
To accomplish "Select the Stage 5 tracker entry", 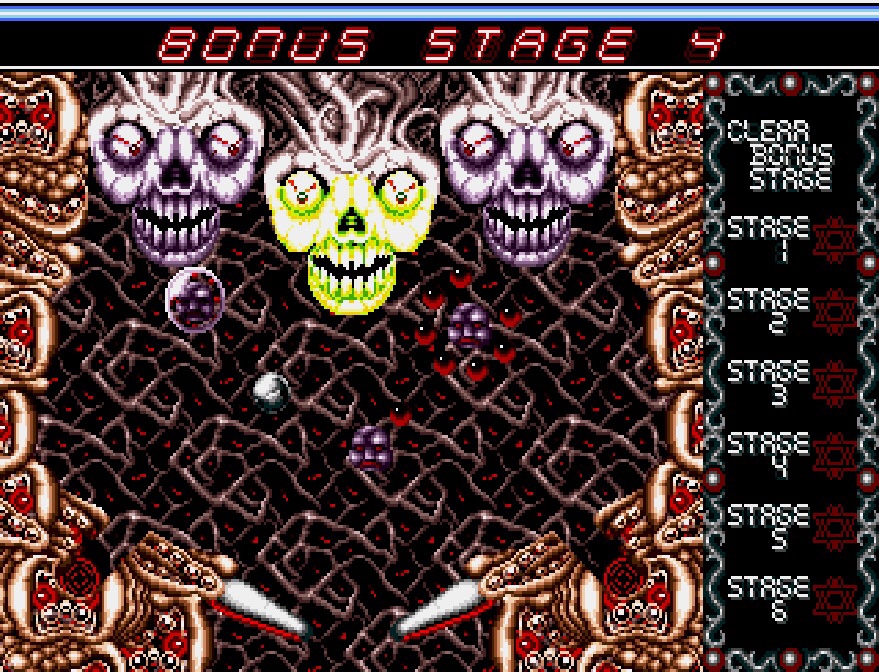I will click(767, 527).
